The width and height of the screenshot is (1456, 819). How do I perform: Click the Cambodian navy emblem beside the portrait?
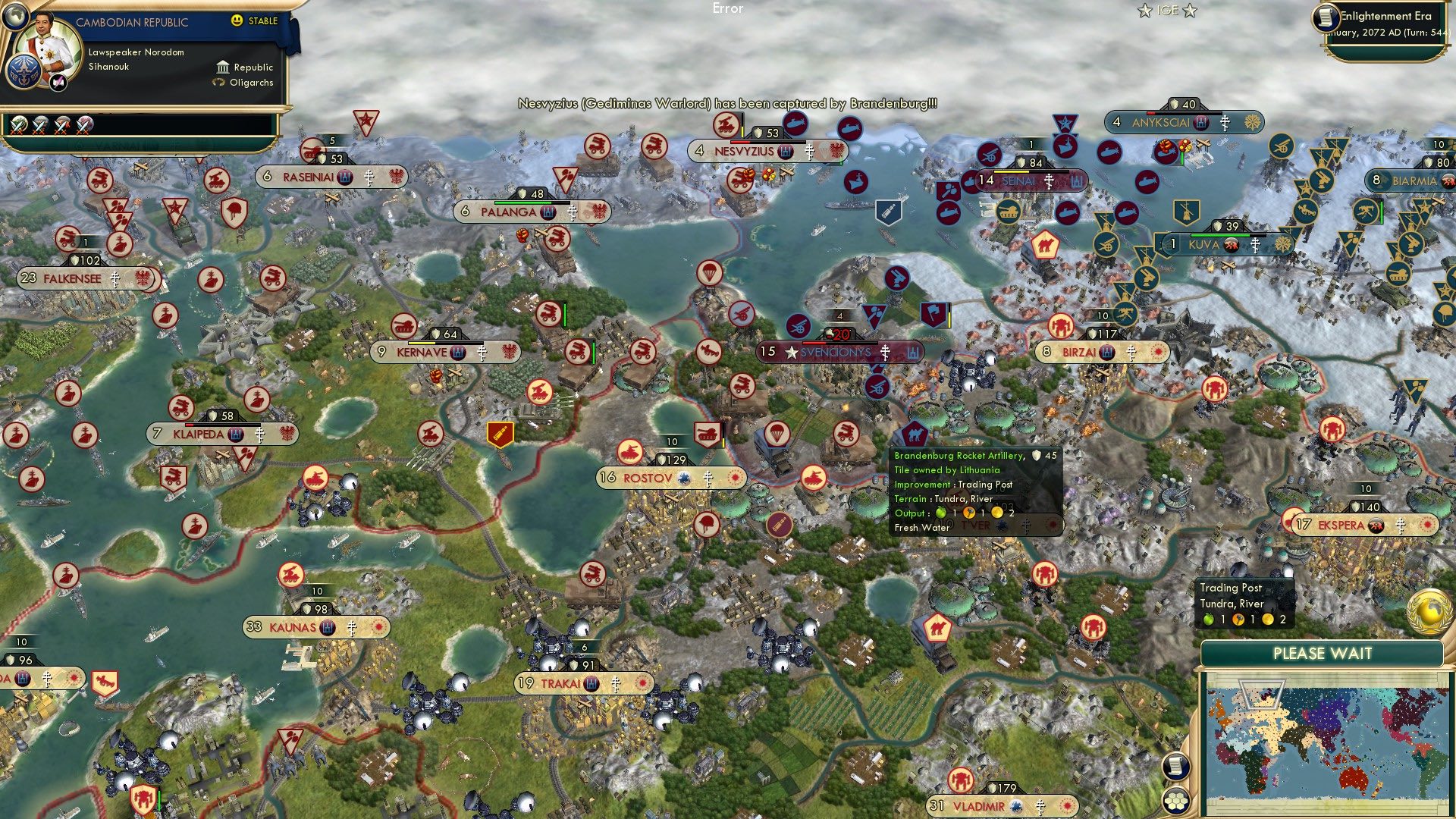coord(24,72)
